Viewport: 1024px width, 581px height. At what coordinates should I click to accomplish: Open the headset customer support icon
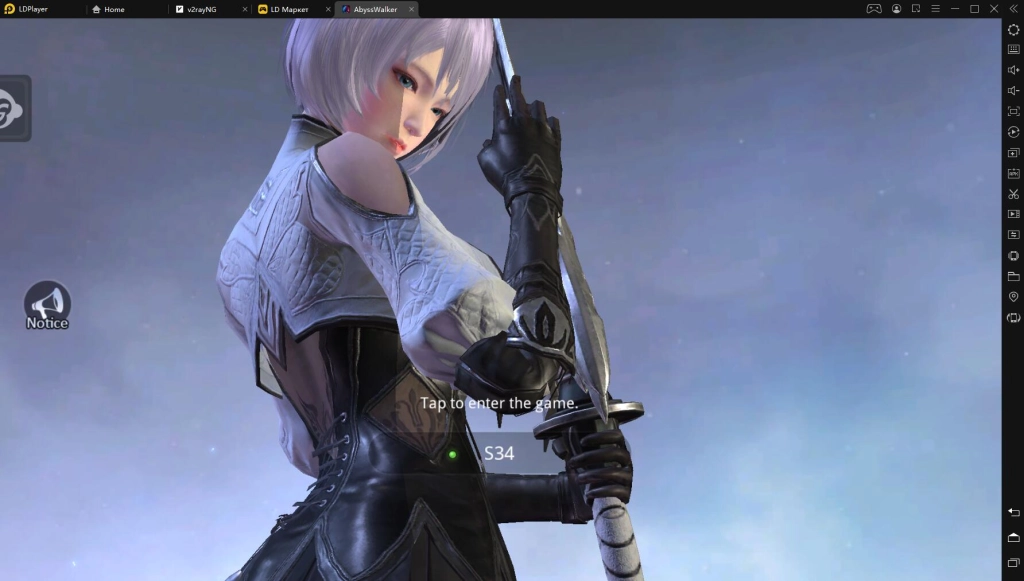pos(12,107)
